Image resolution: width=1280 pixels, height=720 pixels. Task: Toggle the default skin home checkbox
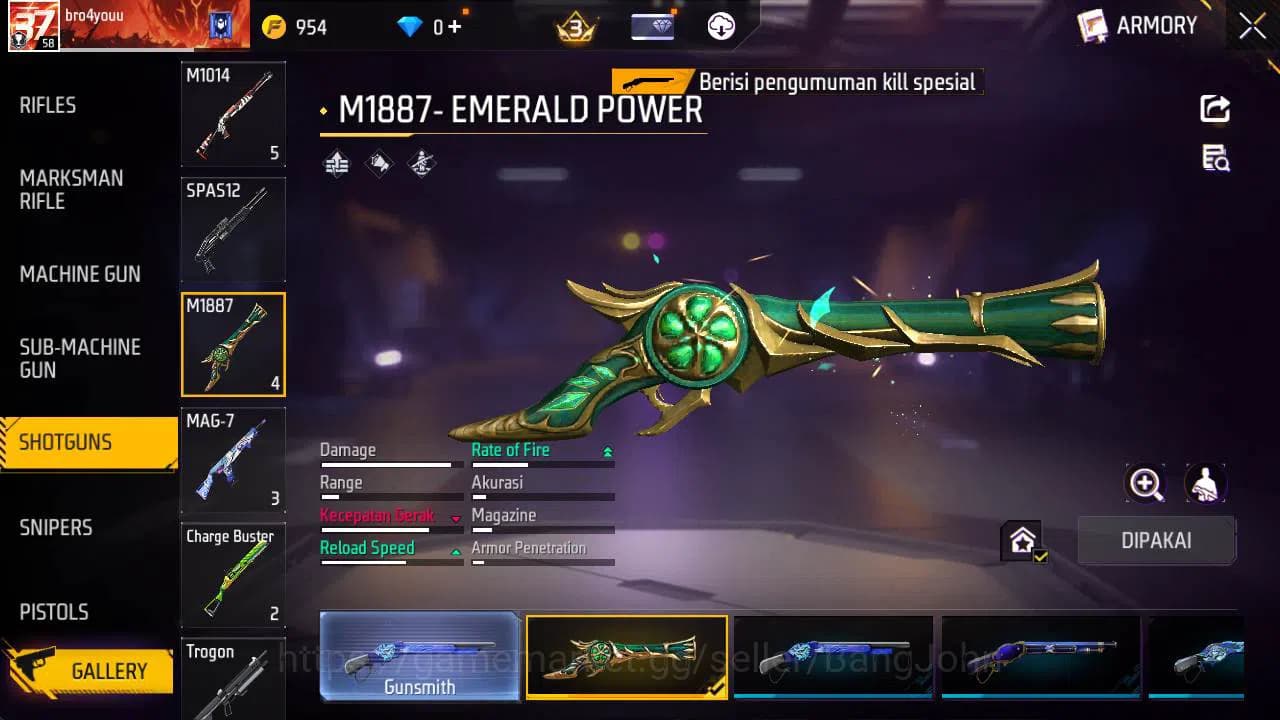point(1022,542)
